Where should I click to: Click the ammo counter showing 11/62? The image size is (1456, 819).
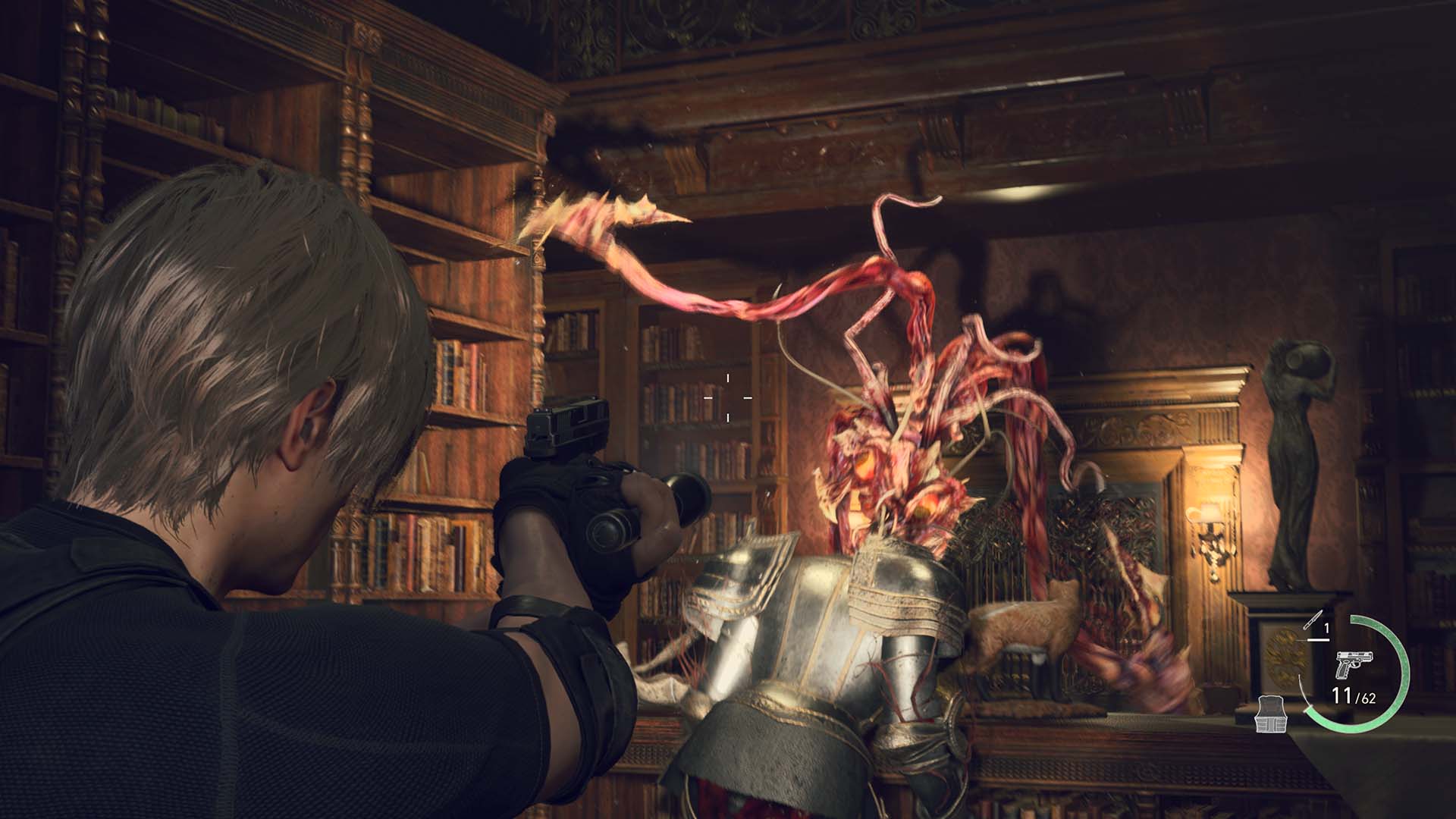(1354, 695)
